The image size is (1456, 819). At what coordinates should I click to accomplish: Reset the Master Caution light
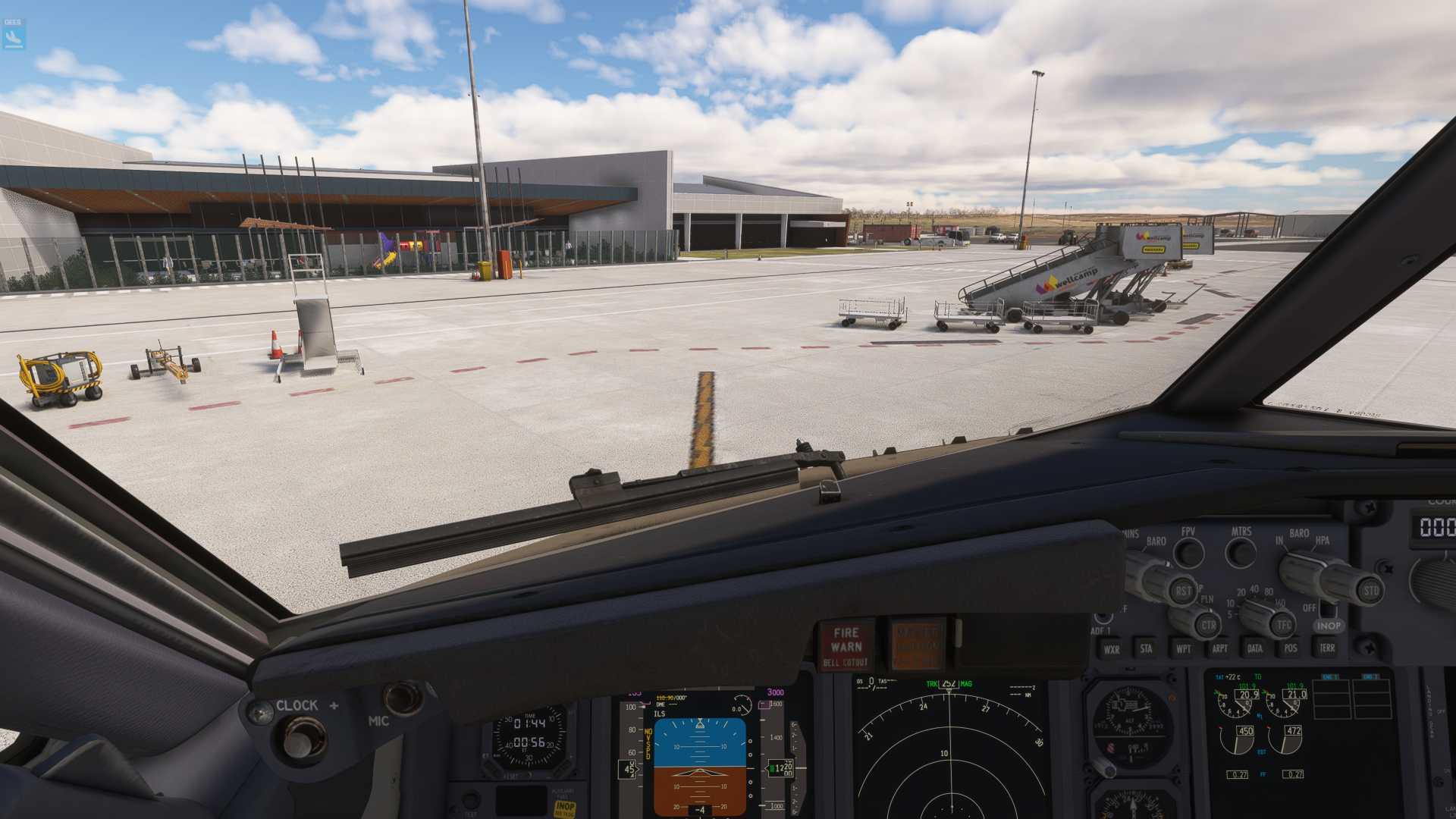(x=917, y=644)
